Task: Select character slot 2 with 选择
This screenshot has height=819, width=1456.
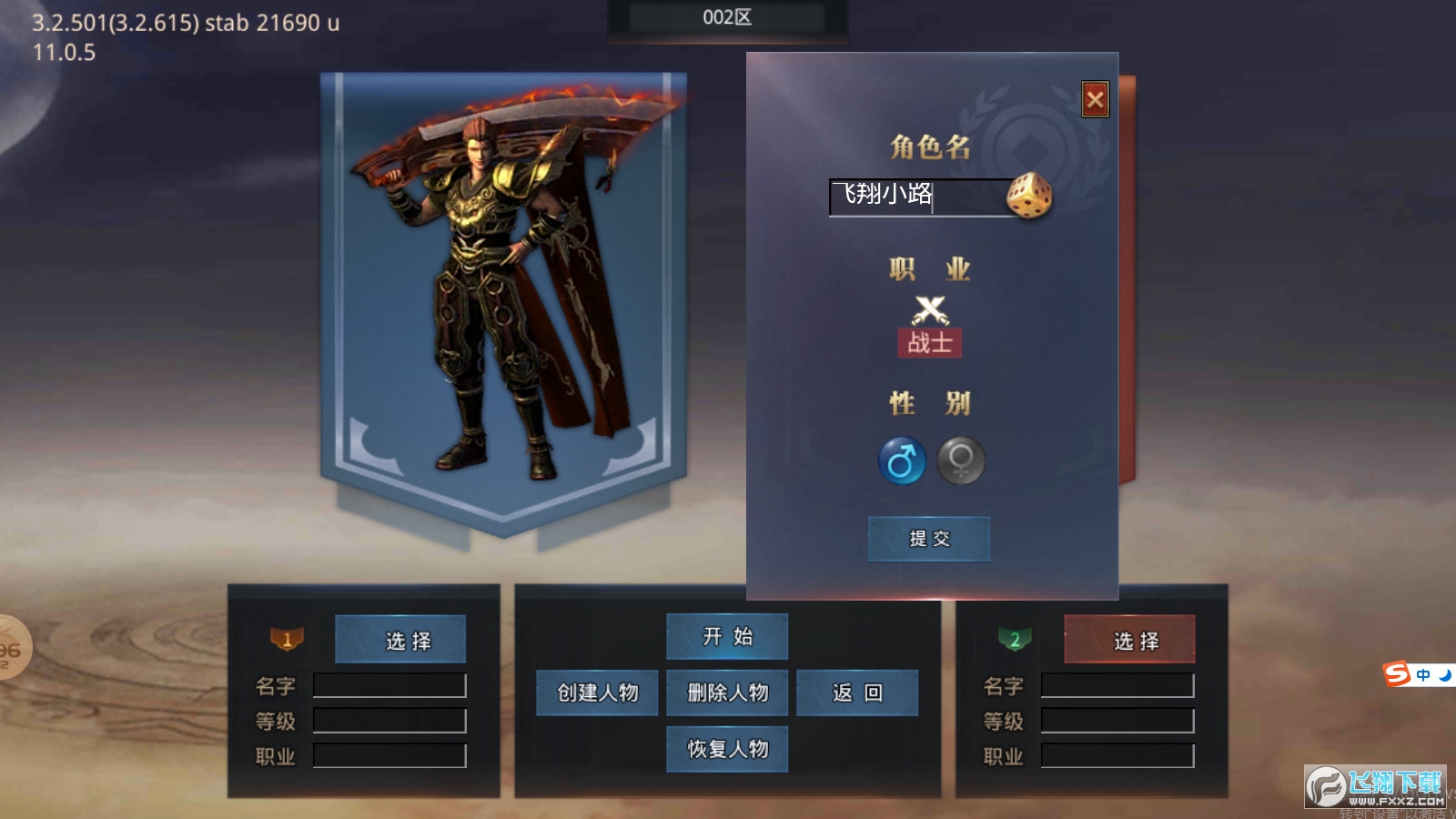Action: coord(1129,640)
